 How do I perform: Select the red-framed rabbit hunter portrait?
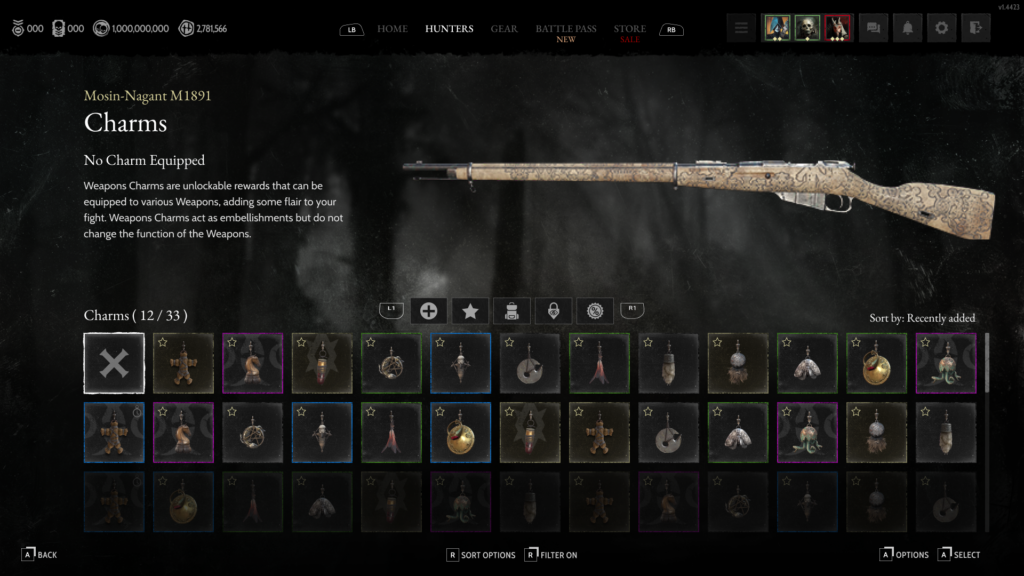pos(839,28)
